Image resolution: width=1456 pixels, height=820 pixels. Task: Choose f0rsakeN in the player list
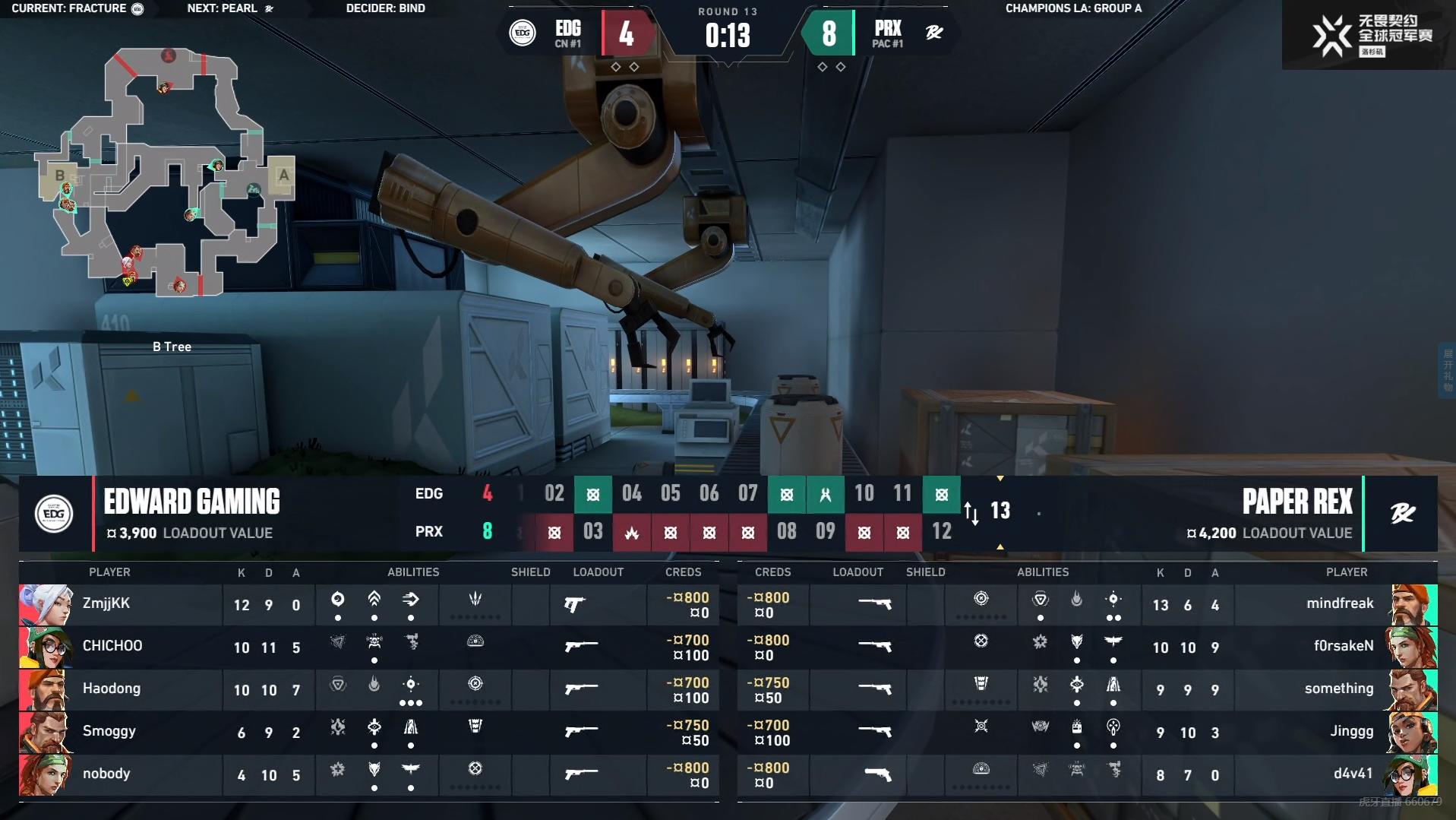point(1343,647)
